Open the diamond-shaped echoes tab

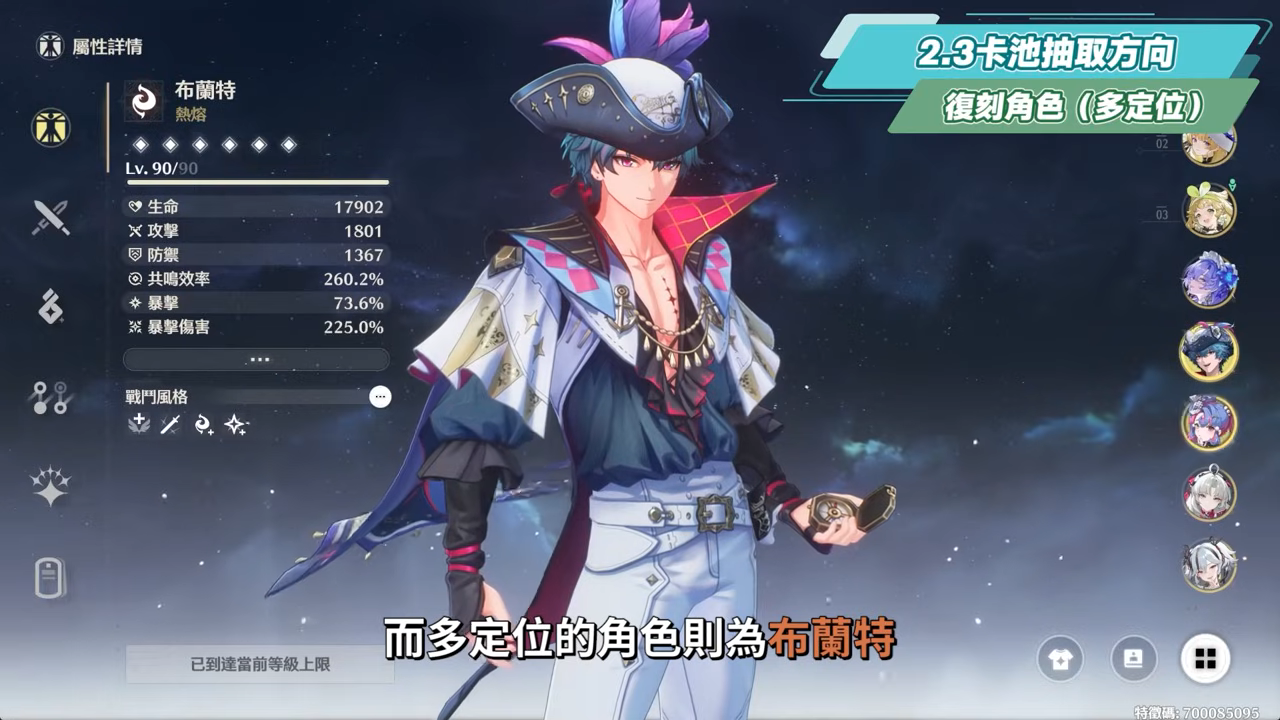50,307
